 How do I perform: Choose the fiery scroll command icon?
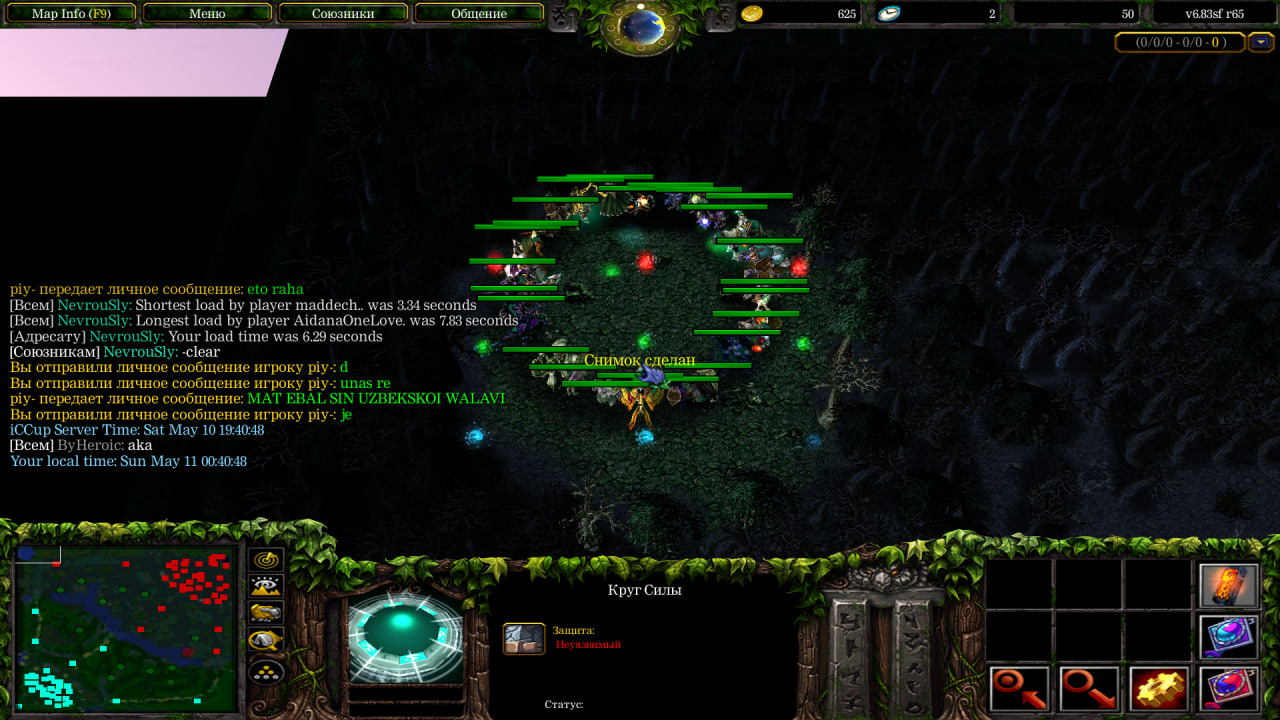tap(1228, 586)
